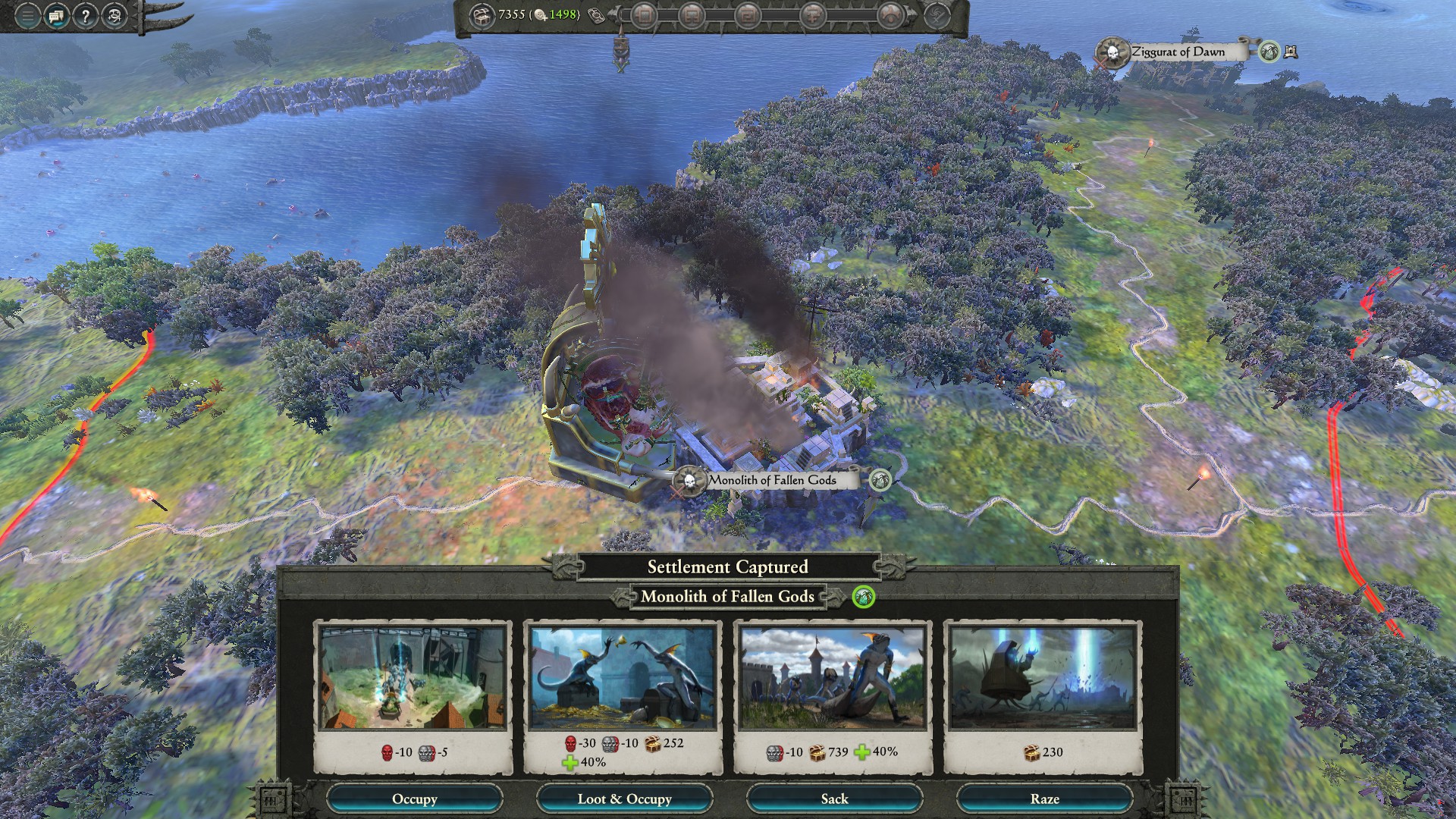
Task: Click the Raze option artwork
Action: point(1043,677)
